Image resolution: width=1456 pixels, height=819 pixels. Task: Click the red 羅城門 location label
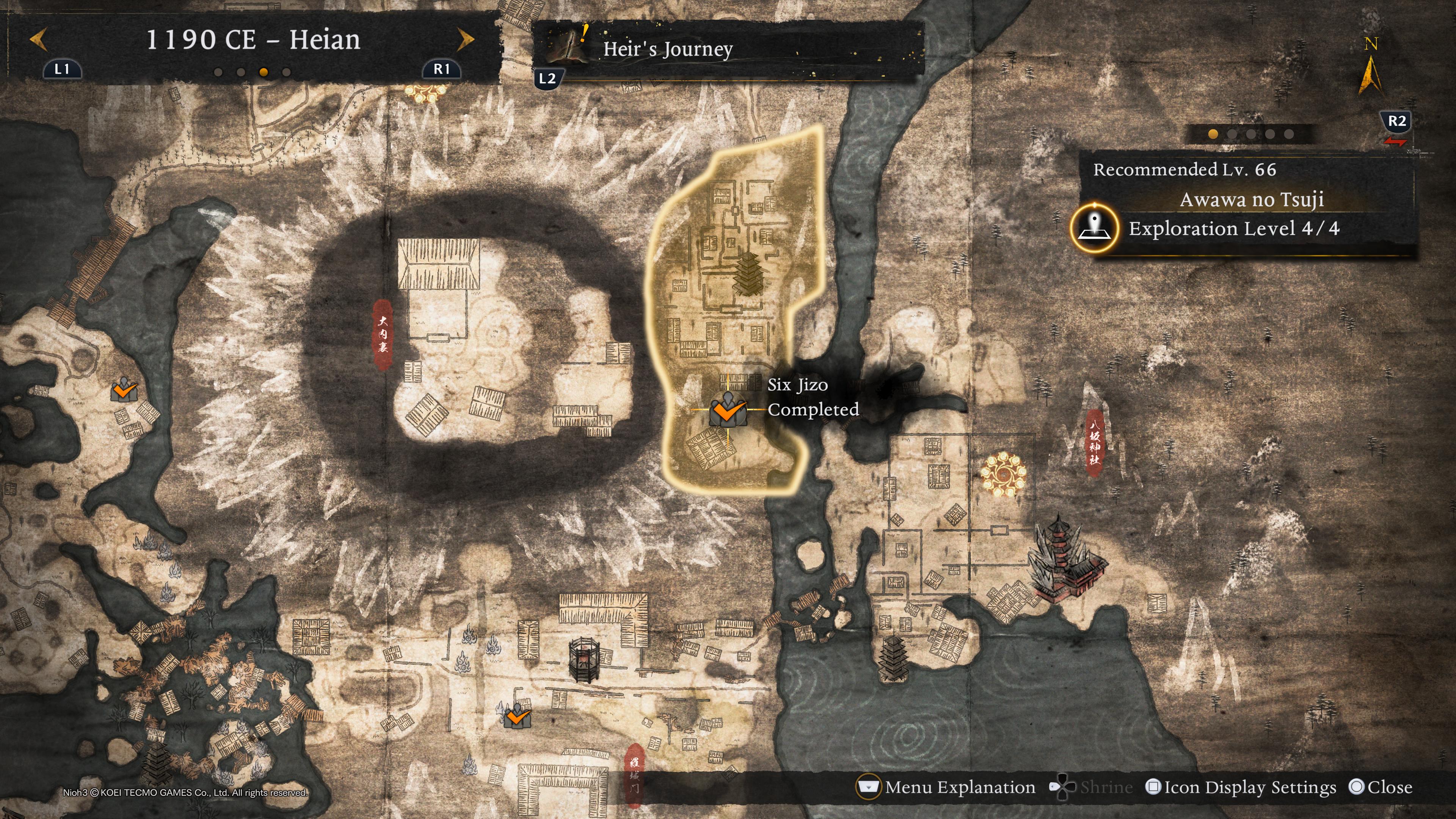click(x=635, y=774)
